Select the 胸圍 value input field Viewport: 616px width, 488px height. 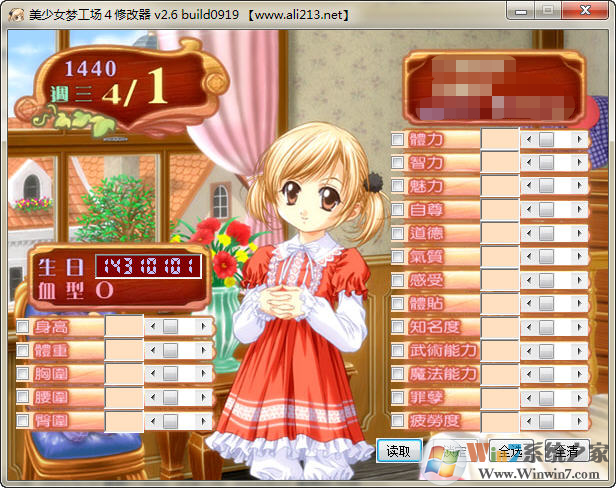point(124,374)
